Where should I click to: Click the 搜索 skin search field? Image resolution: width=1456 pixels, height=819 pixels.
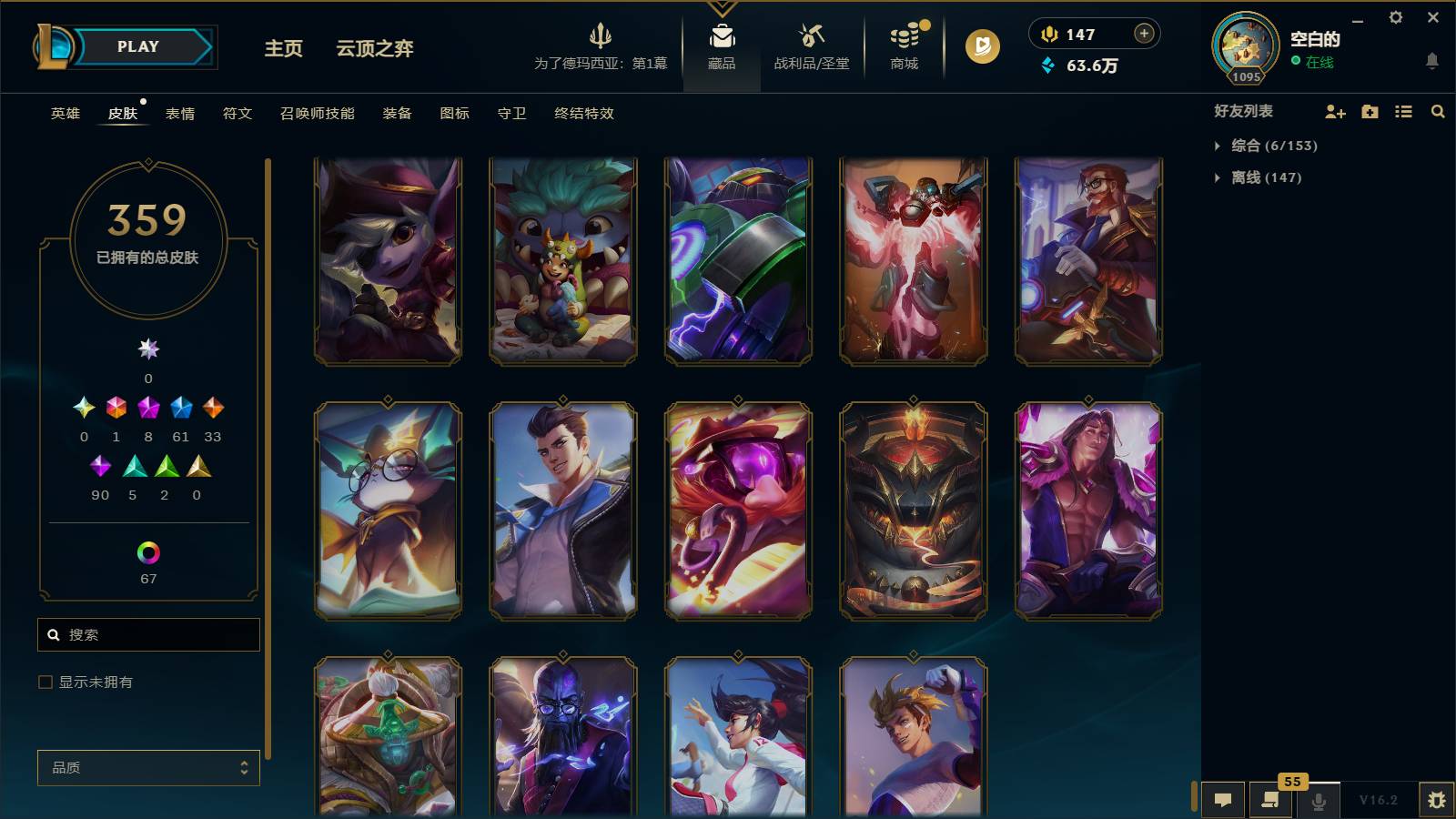pyautogui.click(x=148, y=634)
